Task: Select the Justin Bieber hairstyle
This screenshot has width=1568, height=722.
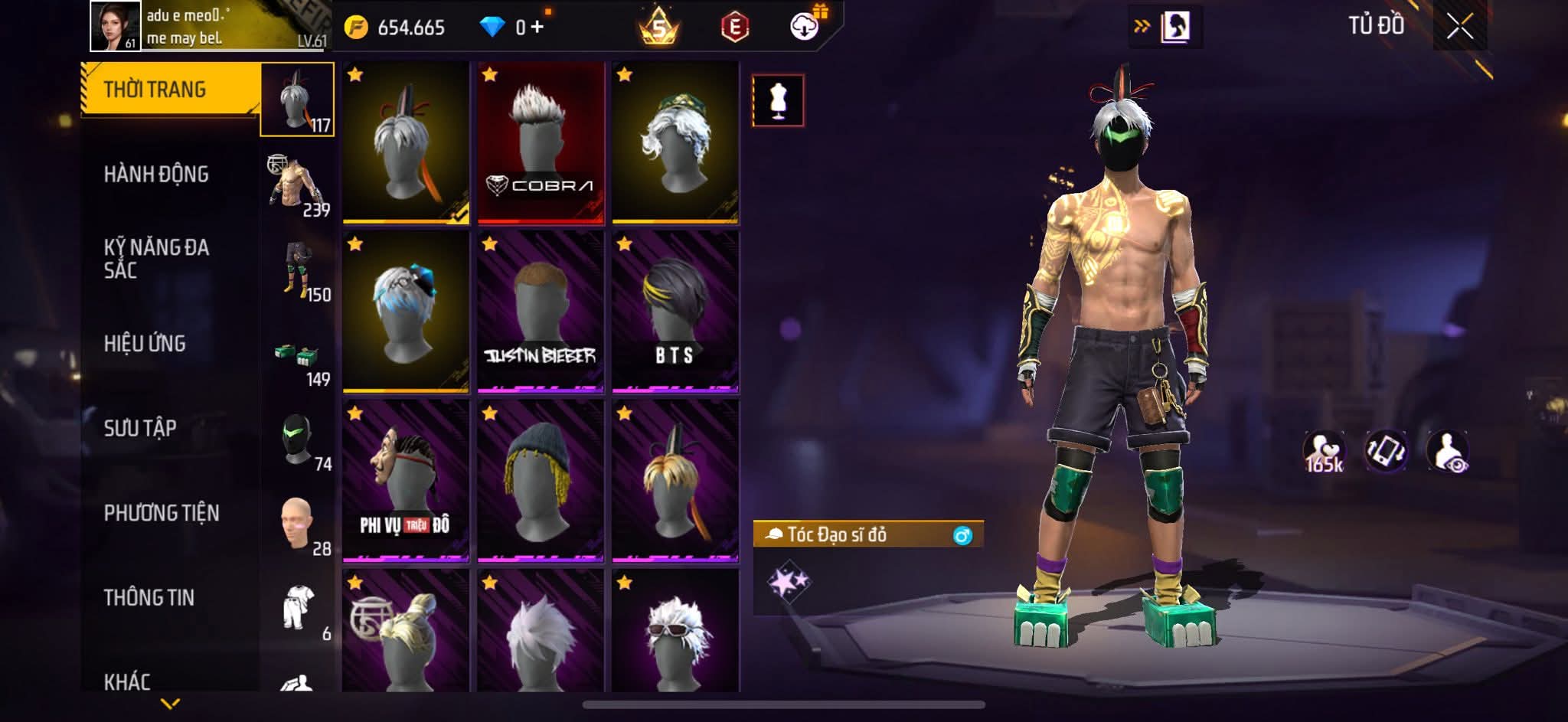Action: pos(541,312)
